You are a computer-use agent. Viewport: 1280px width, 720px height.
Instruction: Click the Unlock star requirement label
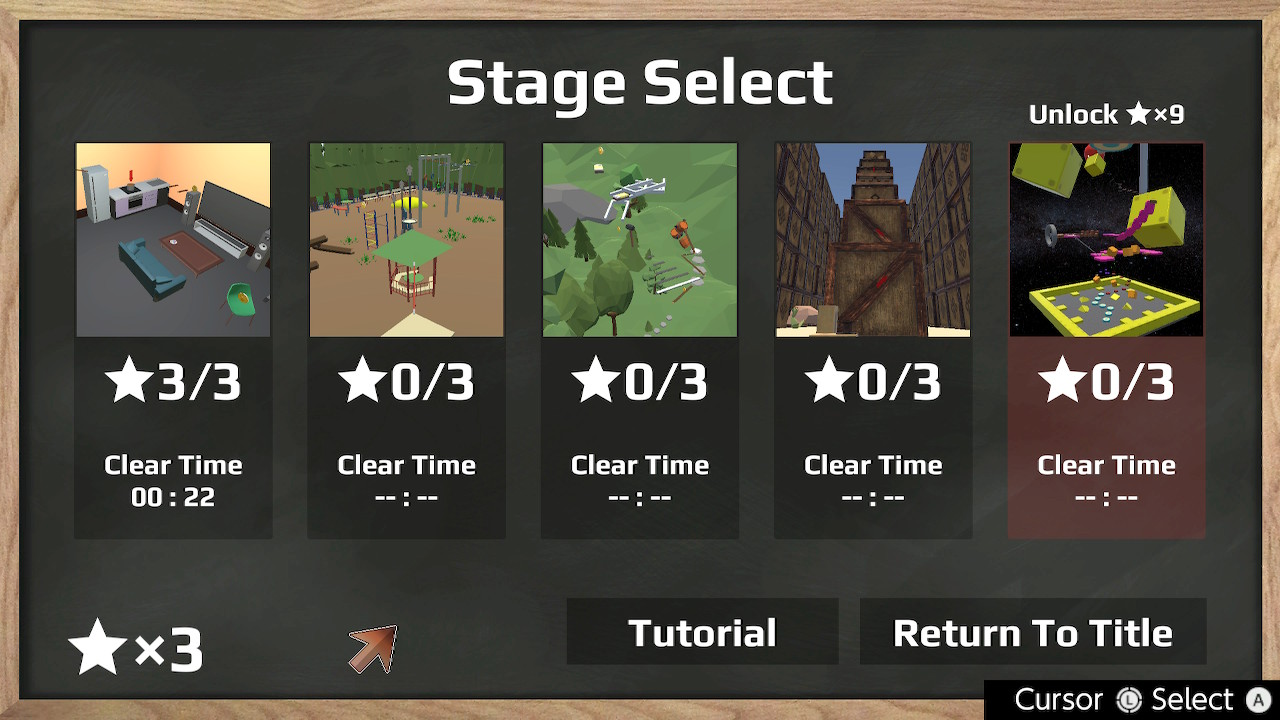[x=1106, y=114]
